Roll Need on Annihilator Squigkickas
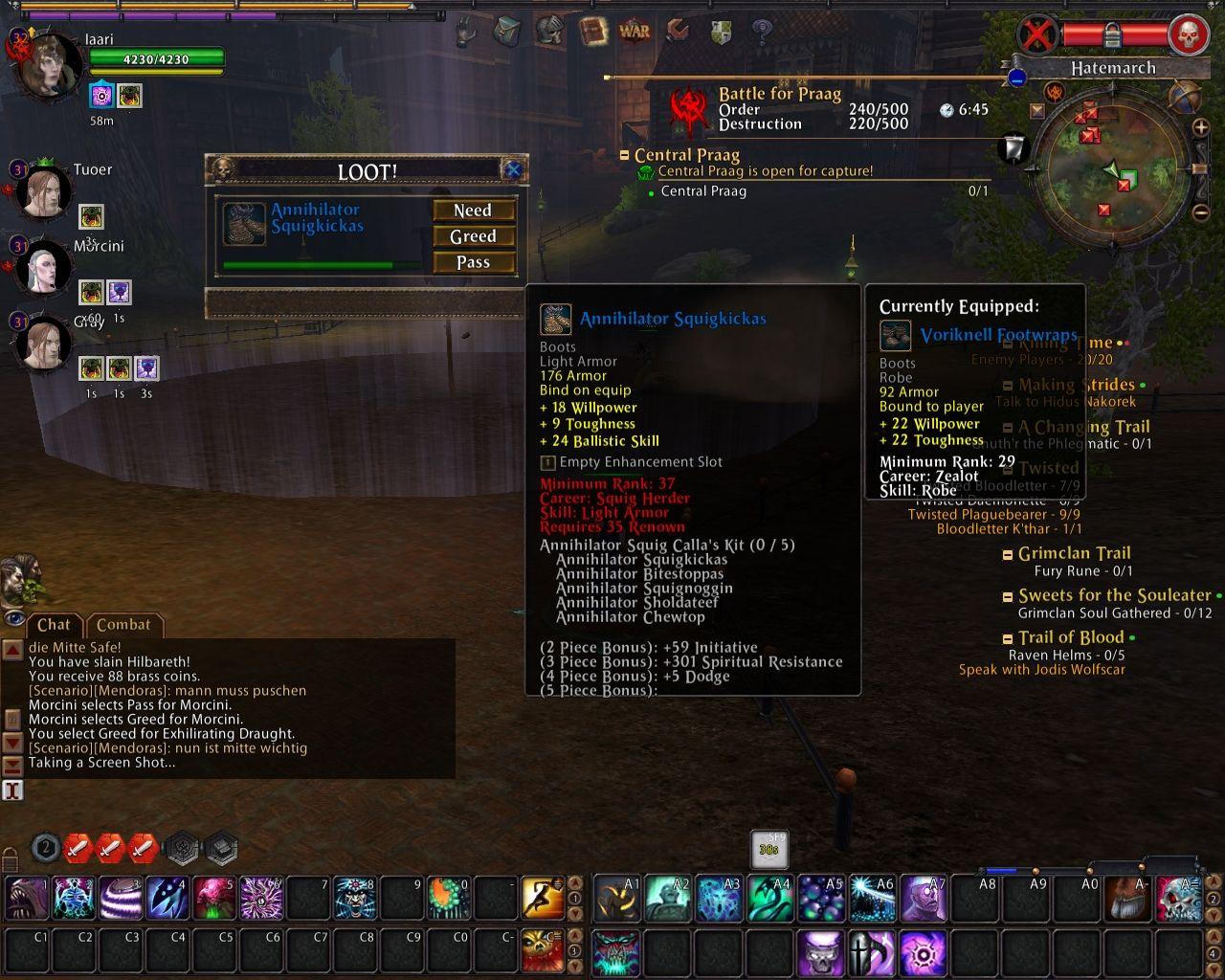 473,211
